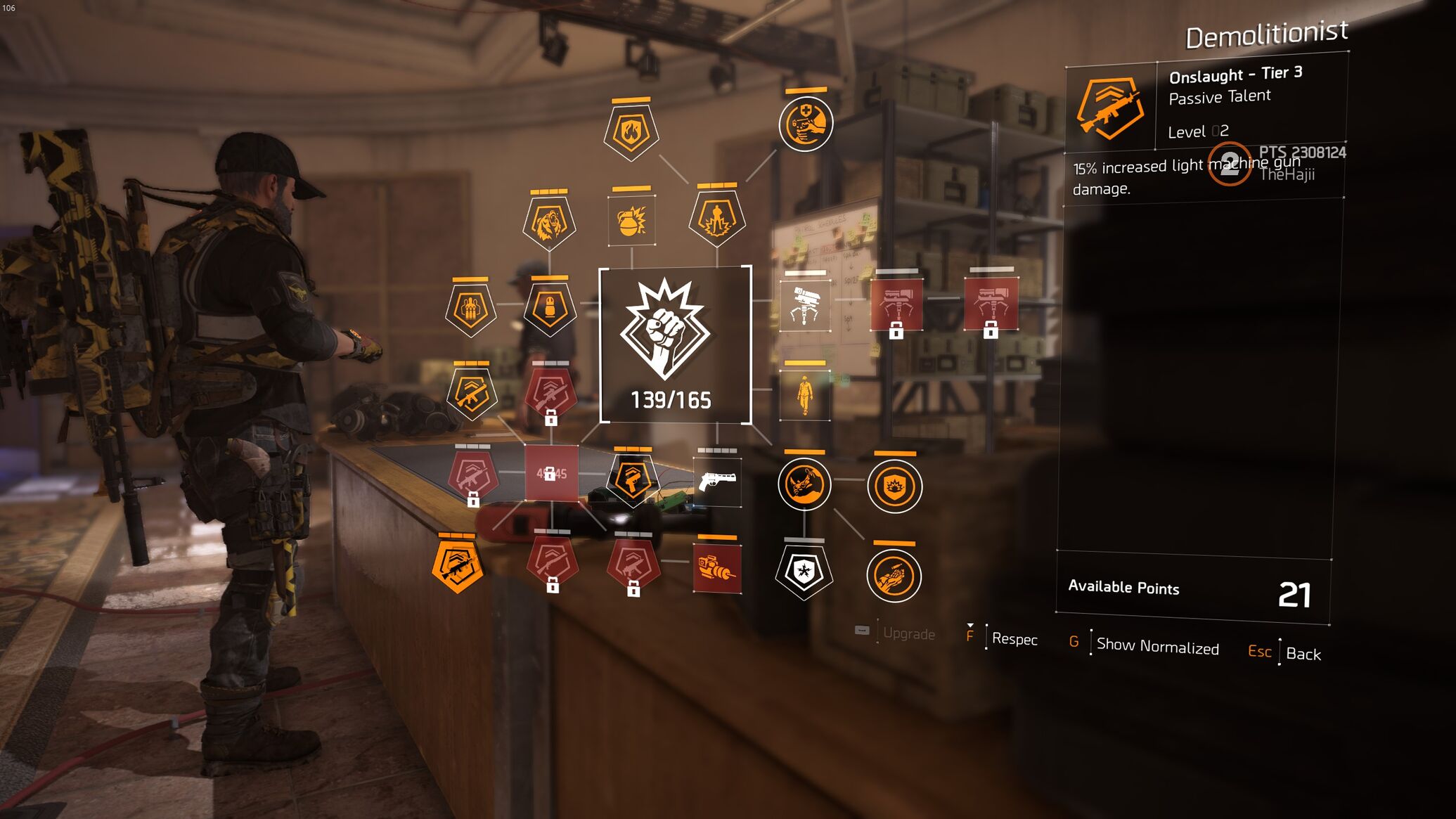Viewport: 1456px width, 819px height.
Task: Toggle Show Normalized values
Action: pyautogui.click(x=1157, y=646)
